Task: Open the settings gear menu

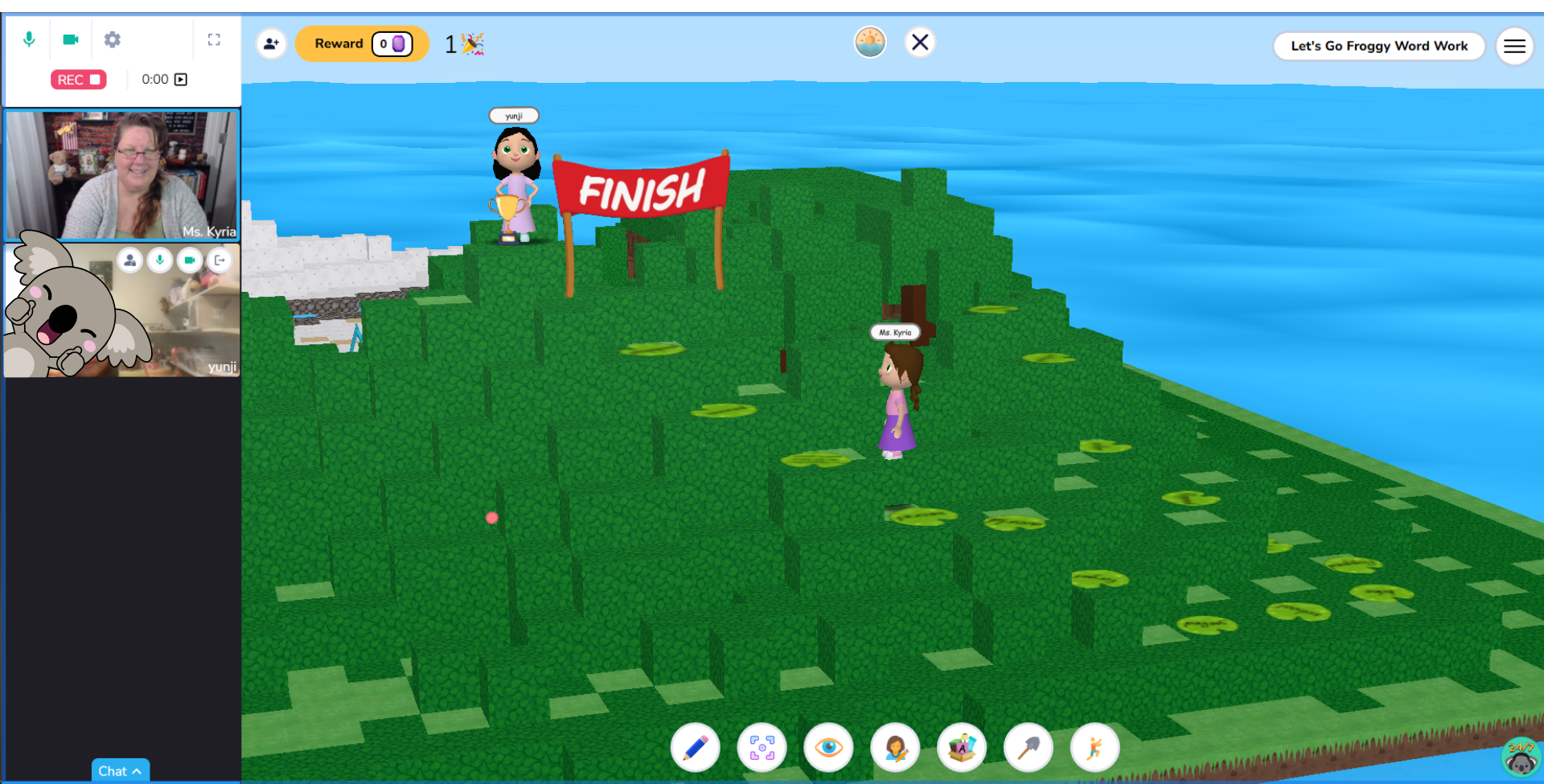Action: coord(113,39)
